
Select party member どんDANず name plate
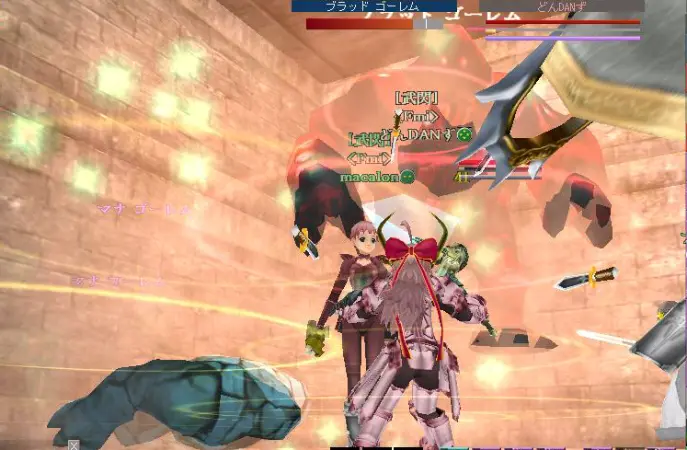[561, 6]
